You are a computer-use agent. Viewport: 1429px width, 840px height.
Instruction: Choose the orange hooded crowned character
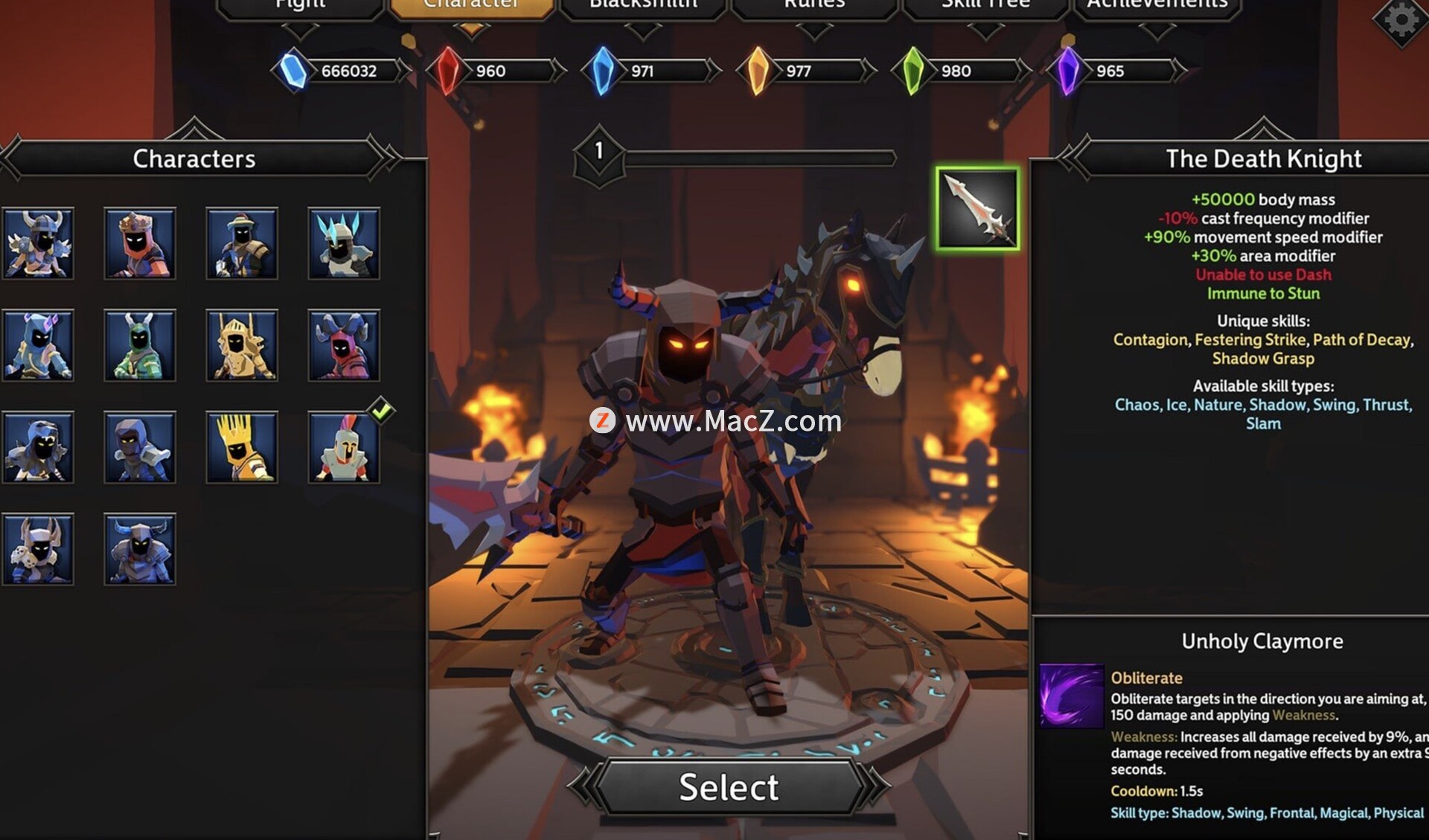coord(139,244)
